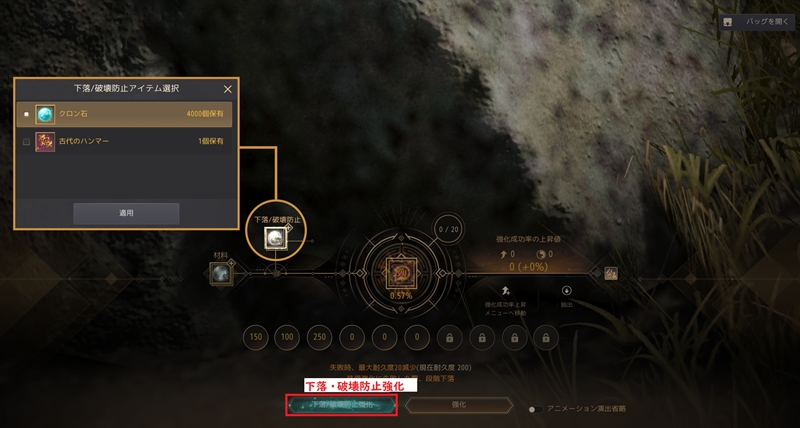Click the plain 強化 button
Image resolution: width=800 pixels, height=428 pixels.
tap(461, 405)
